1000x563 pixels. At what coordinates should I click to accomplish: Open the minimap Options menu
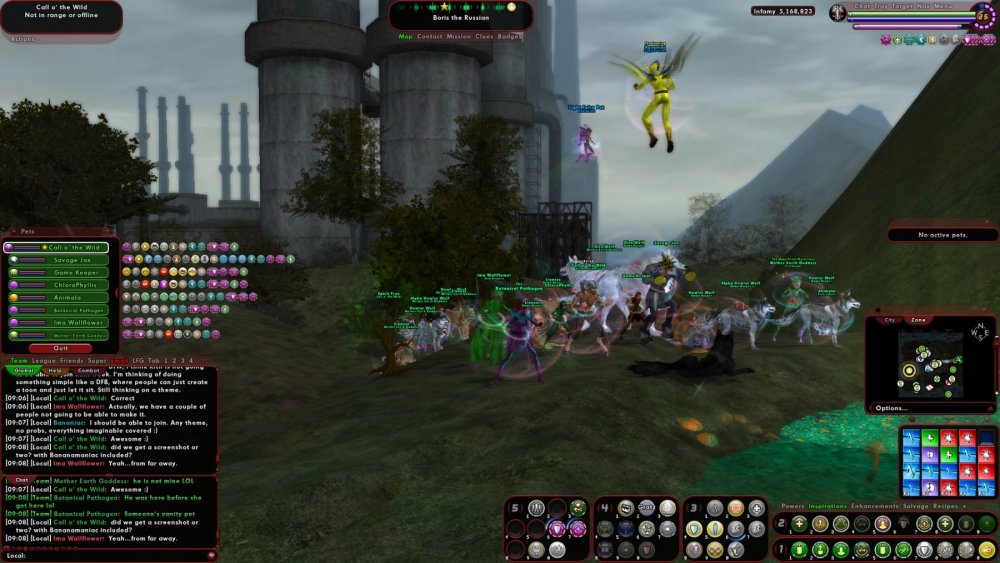890,408
